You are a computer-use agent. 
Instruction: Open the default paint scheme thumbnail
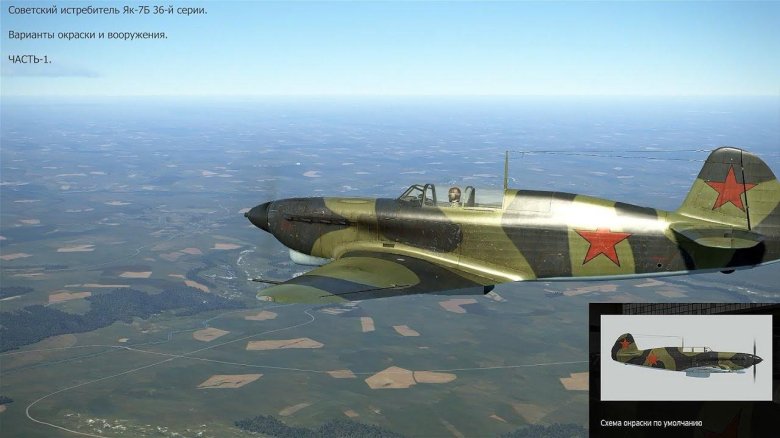click(685, 358)
